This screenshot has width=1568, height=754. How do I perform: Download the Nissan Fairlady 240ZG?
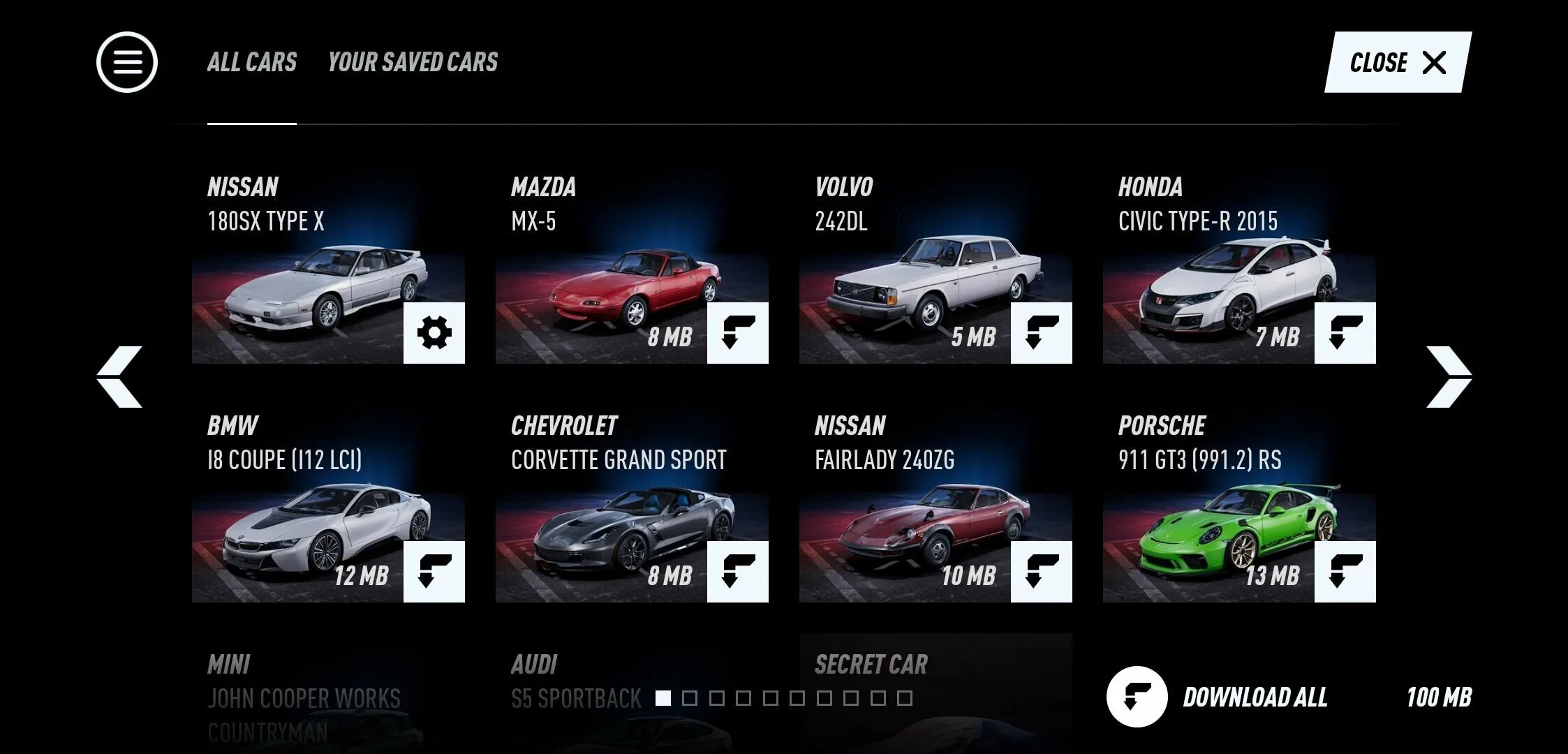pyautogui.click(x=1041, y=571)
